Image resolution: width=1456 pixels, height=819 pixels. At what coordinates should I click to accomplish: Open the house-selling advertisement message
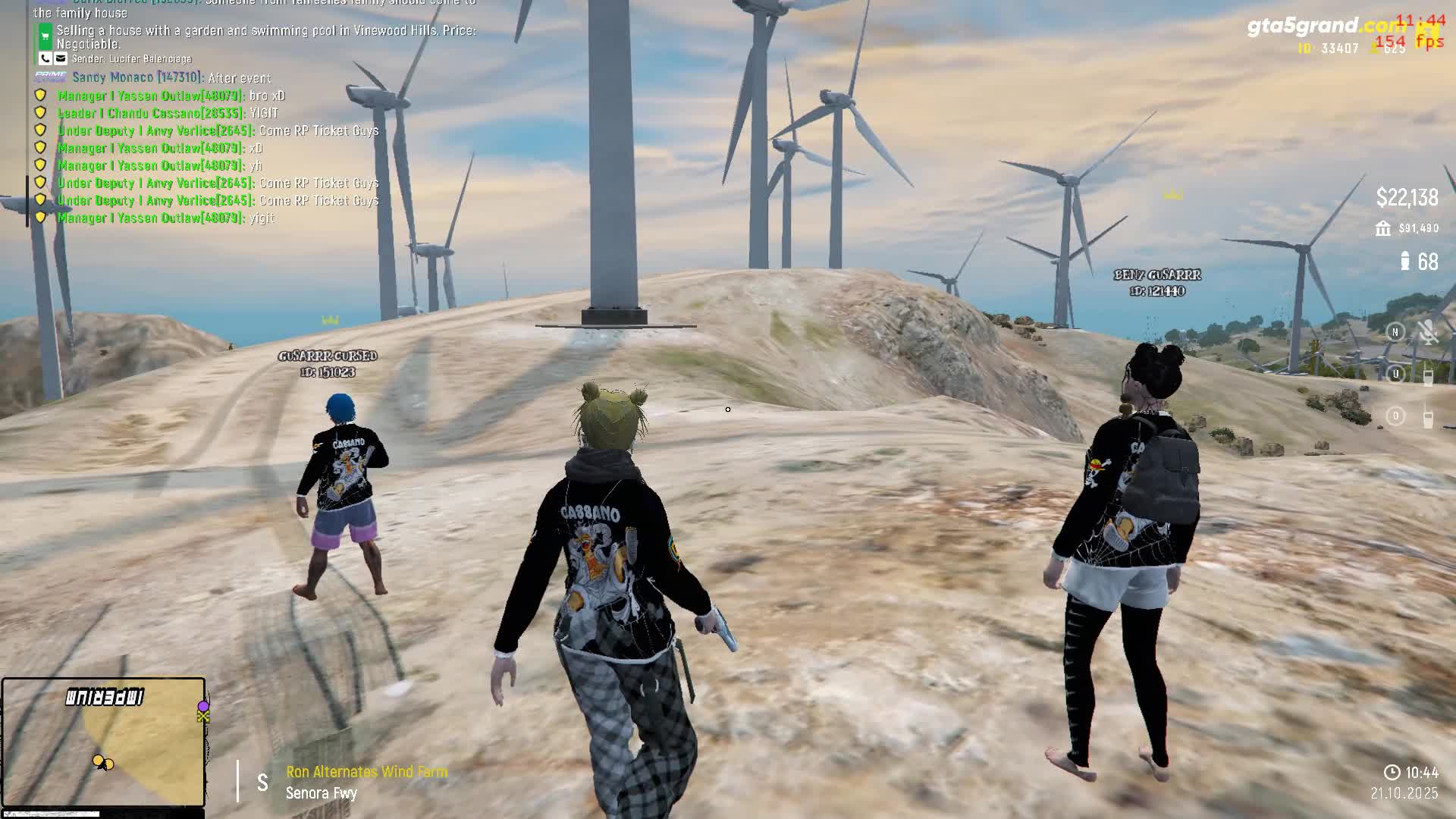[x=265, y=37]
